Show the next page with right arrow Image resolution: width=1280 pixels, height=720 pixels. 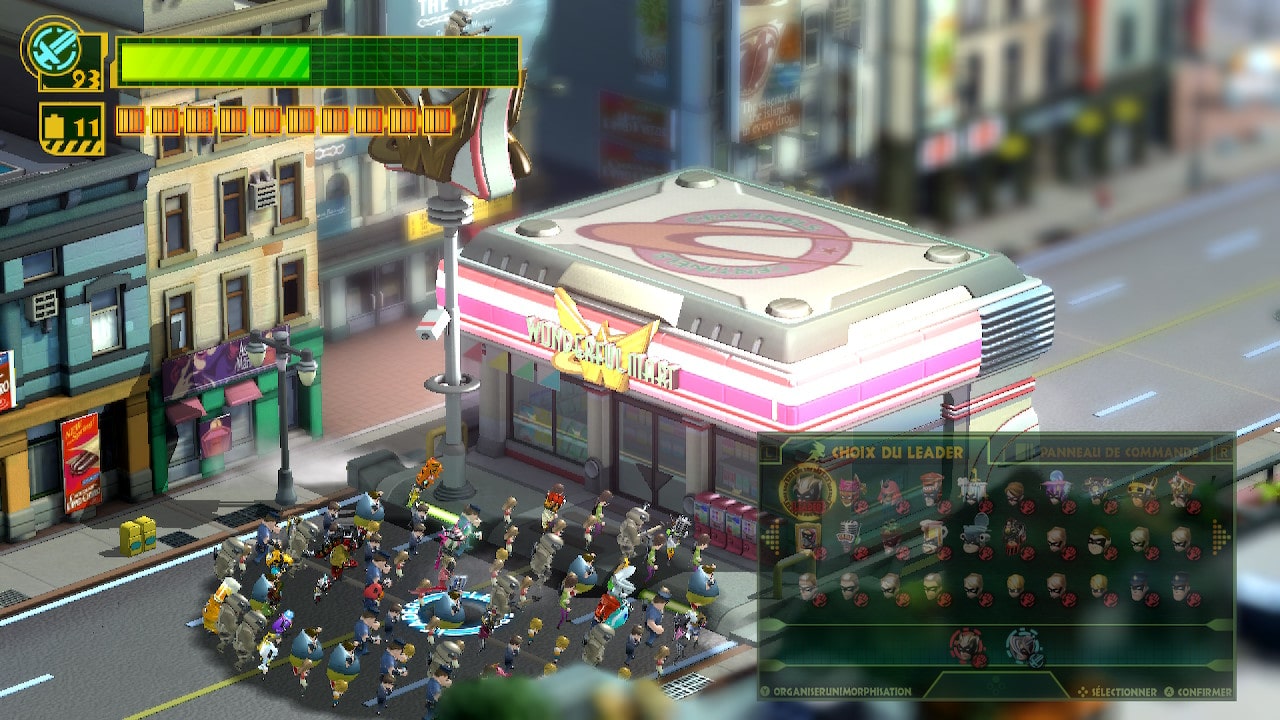tap(1220, 538)
